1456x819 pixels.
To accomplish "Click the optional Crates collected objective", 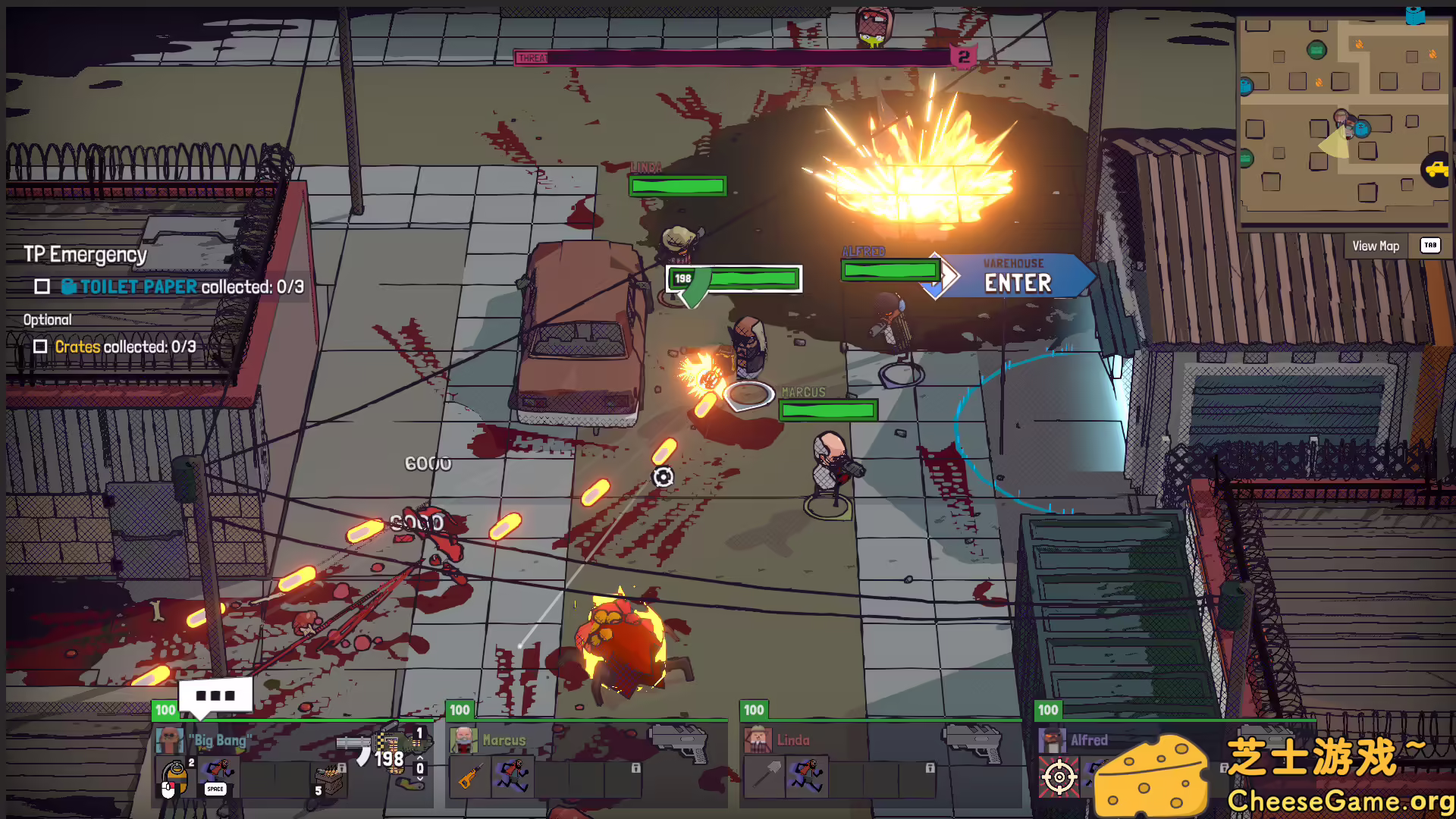I will click(x=125, y=347).
